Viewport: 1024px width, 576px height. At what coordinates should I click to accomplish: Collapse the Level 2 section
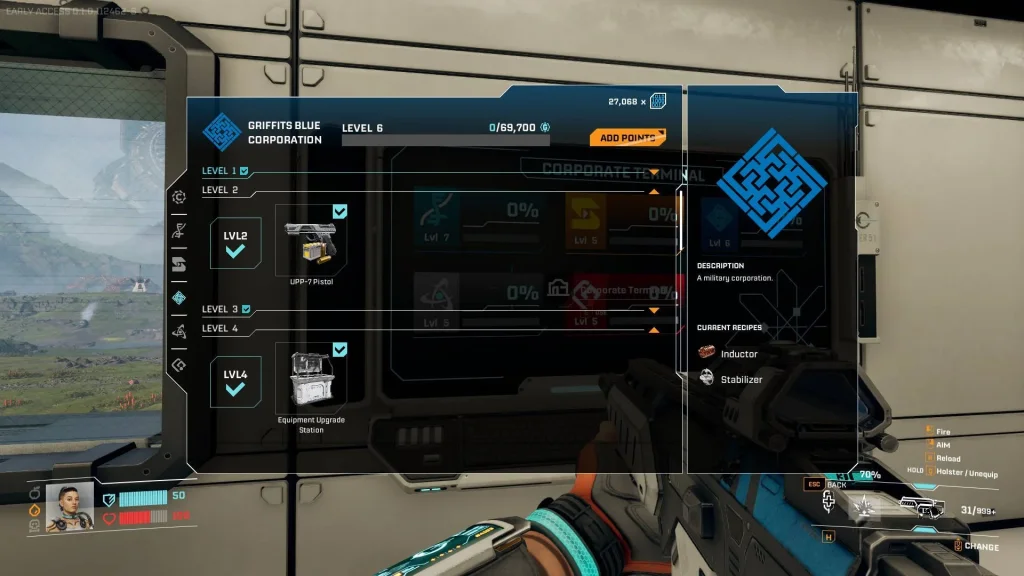[x=653, y=190]
